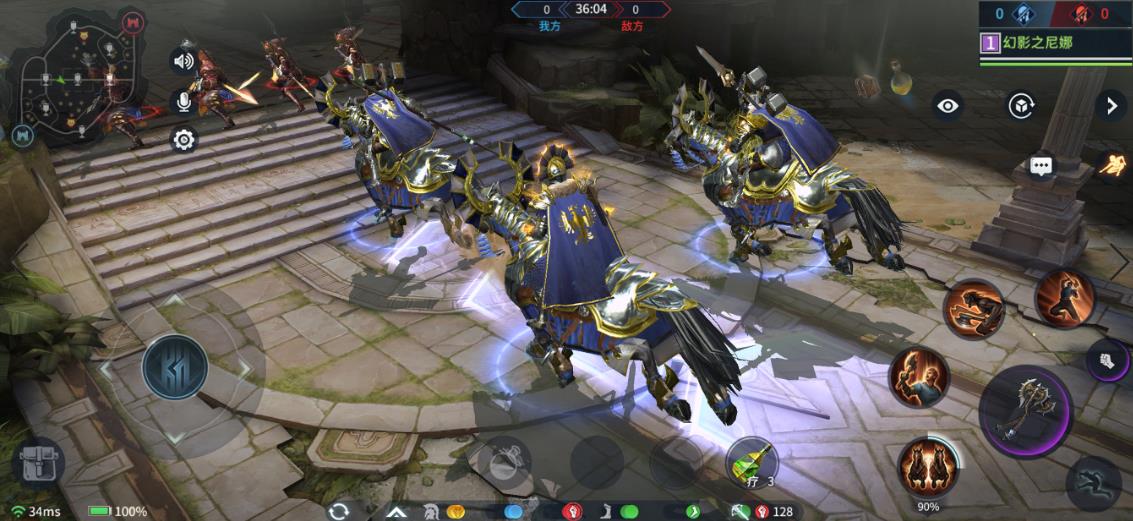Activate the twin horses ultimate skill

(928, 467)
